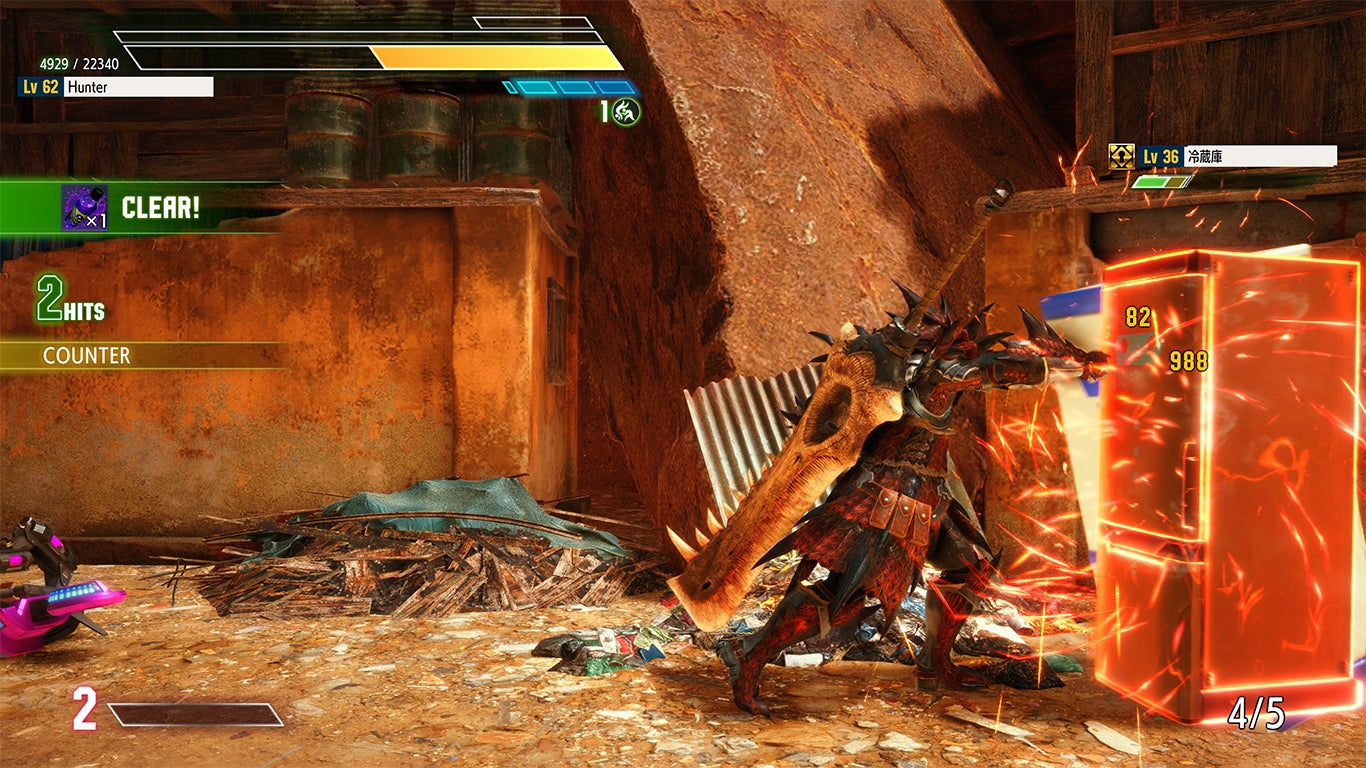Click the purple item icon beside CLEAR!
Image resolution: width=1366 pixels, height=768 pixels.
pyautogui.click(x=84, y=207)
